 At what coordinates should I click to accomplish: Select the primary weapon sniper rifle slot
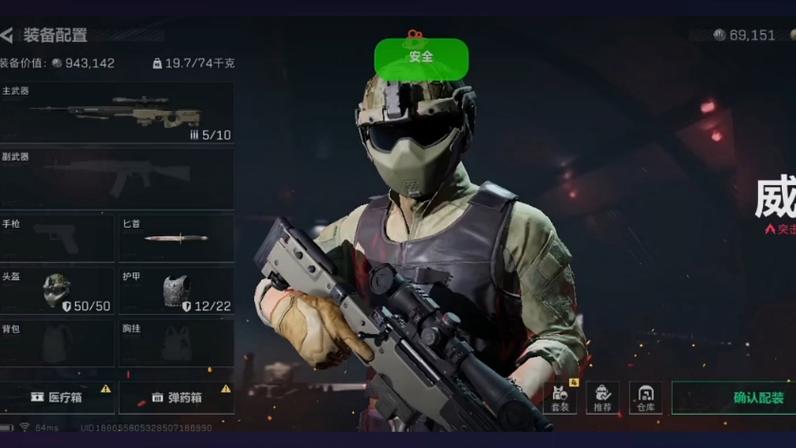click(x=117, y=112)
